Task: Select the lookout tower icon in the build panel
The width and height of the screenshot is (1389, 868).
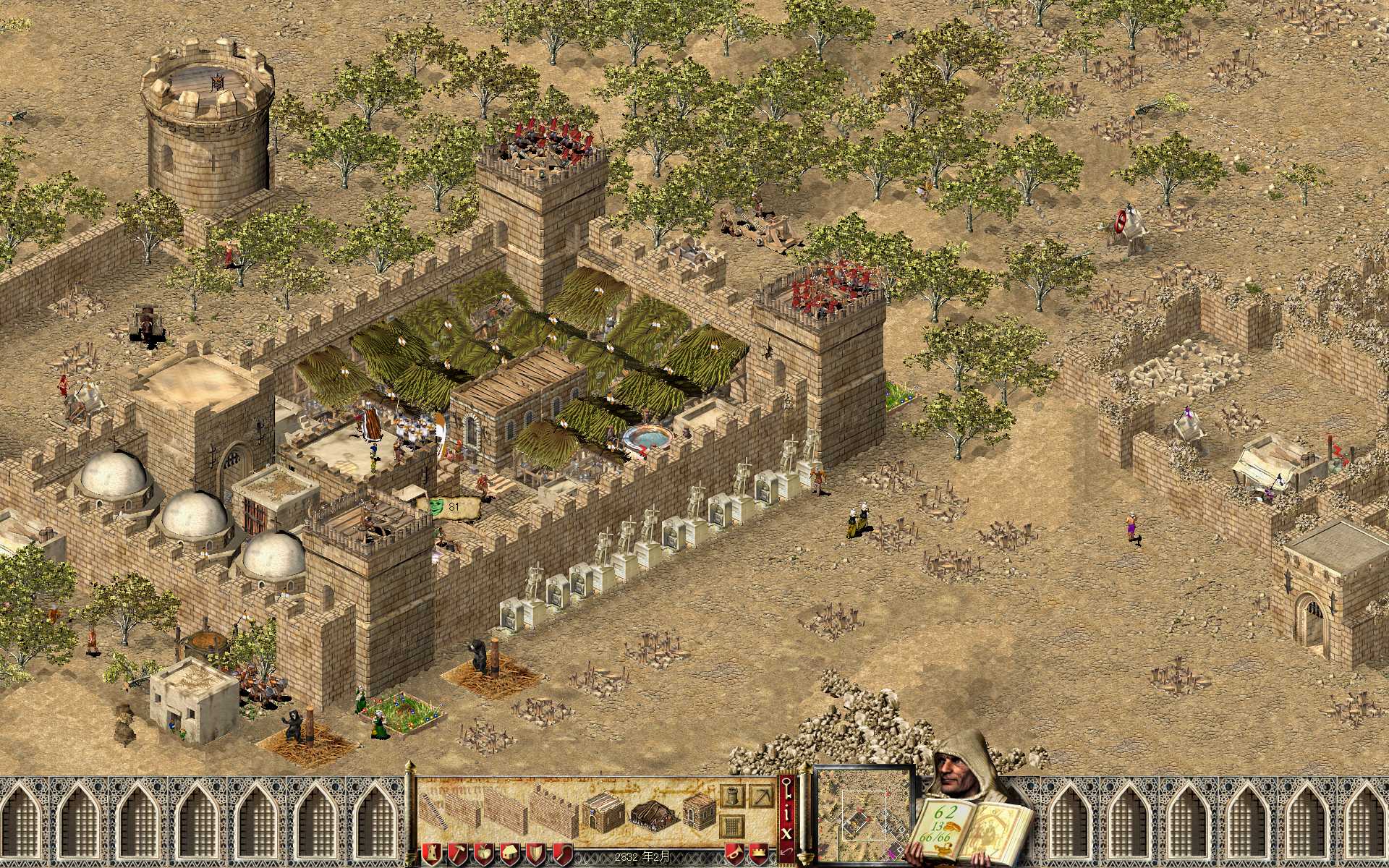Action: point(733,796)
